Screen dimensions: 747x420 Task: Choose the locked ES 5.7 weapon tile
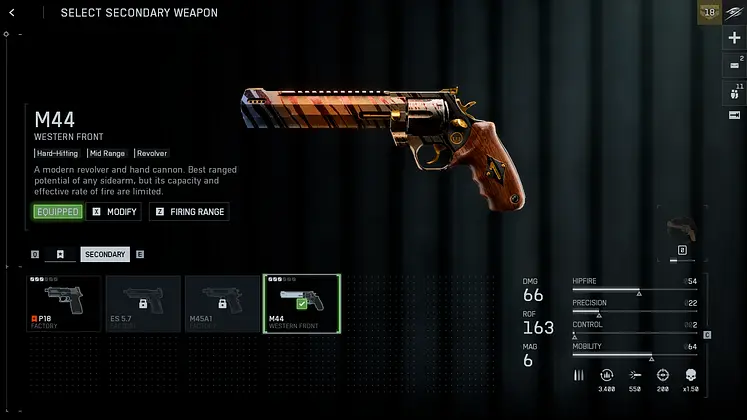pyautogui.click(x=143, y=304)
